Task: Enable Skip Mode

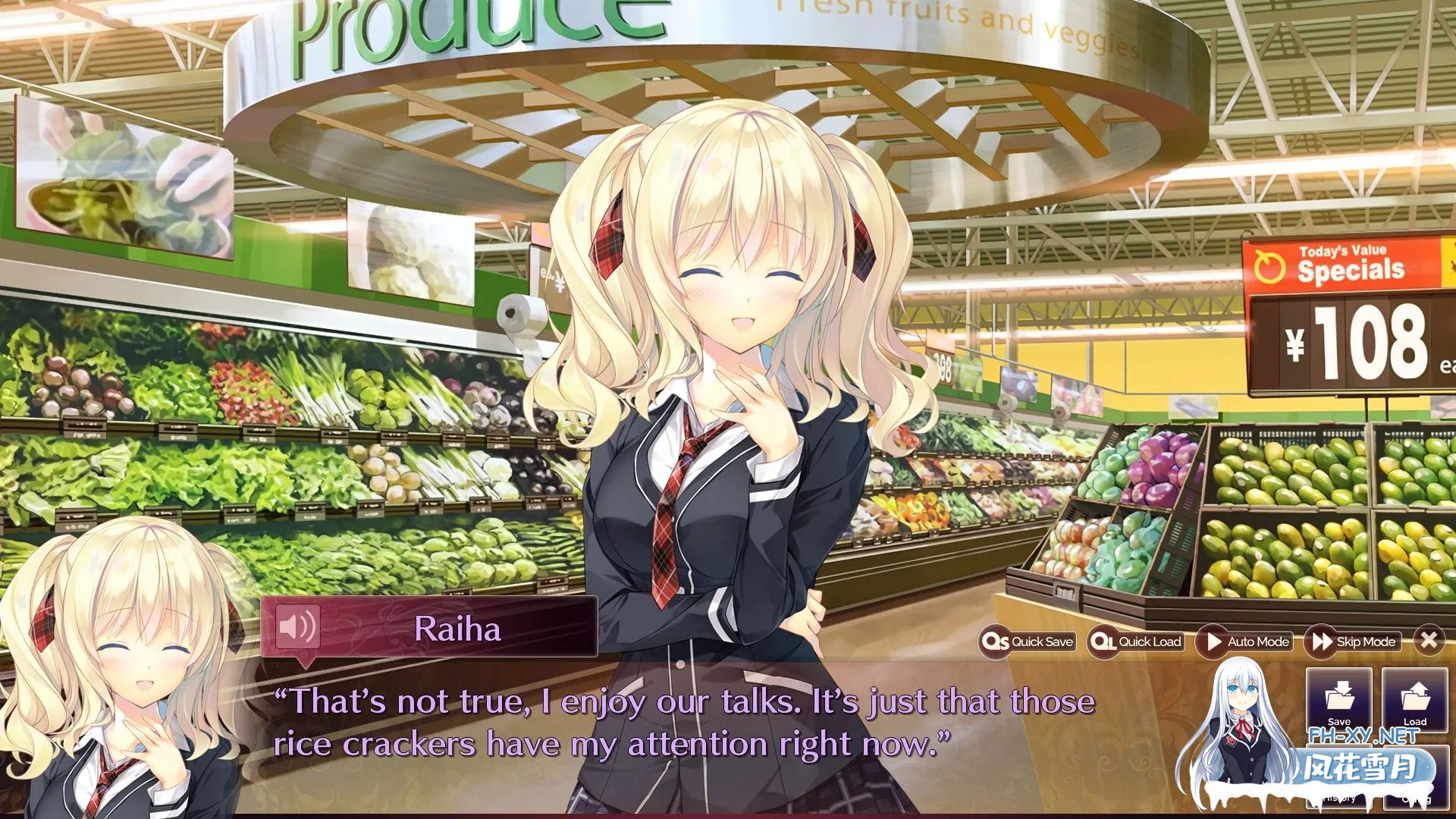Action: coord(1354,642)
